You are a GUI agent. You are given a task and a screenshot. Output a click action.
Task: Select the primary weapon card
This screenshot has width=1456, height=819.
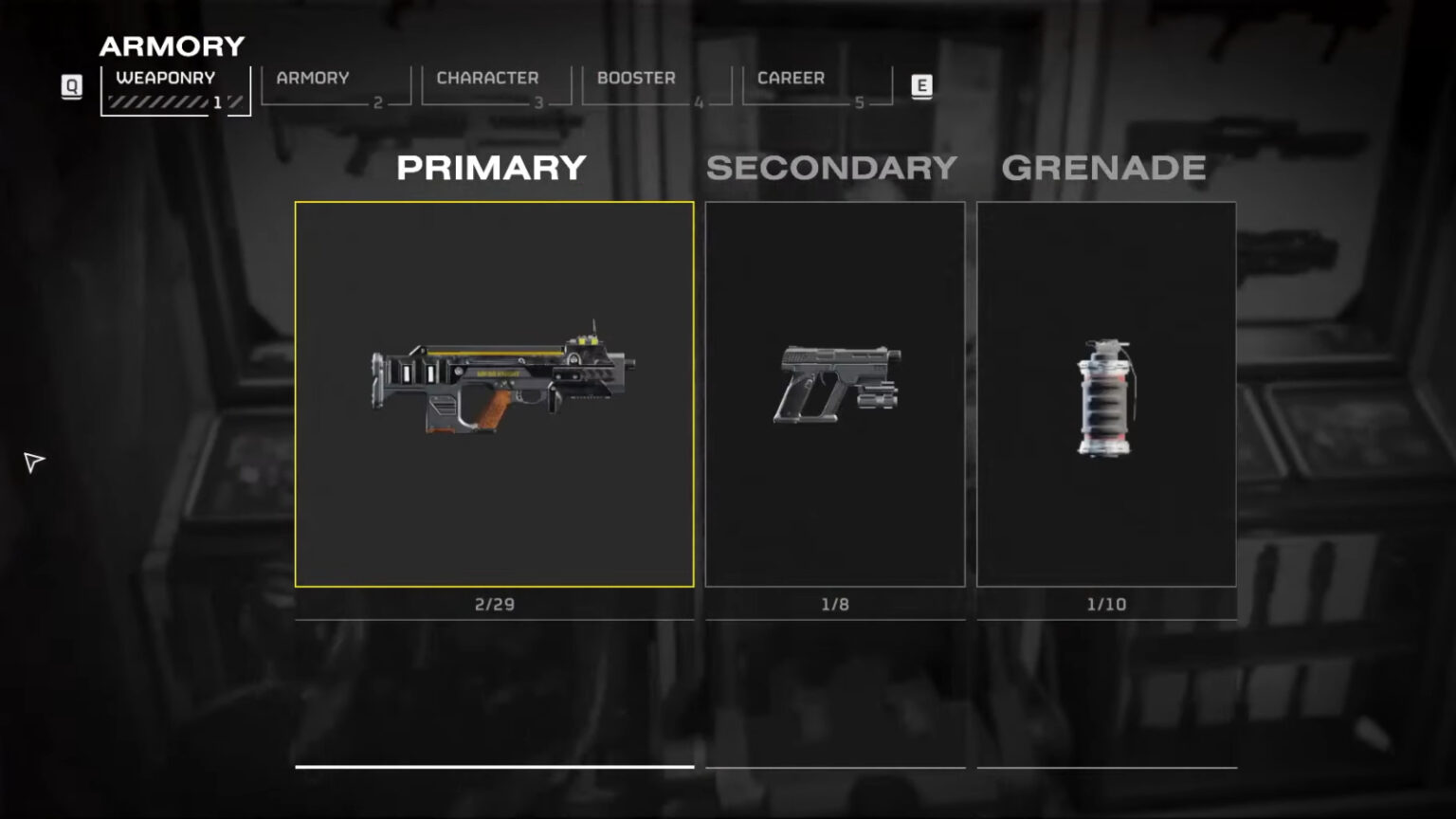[494, 393]
